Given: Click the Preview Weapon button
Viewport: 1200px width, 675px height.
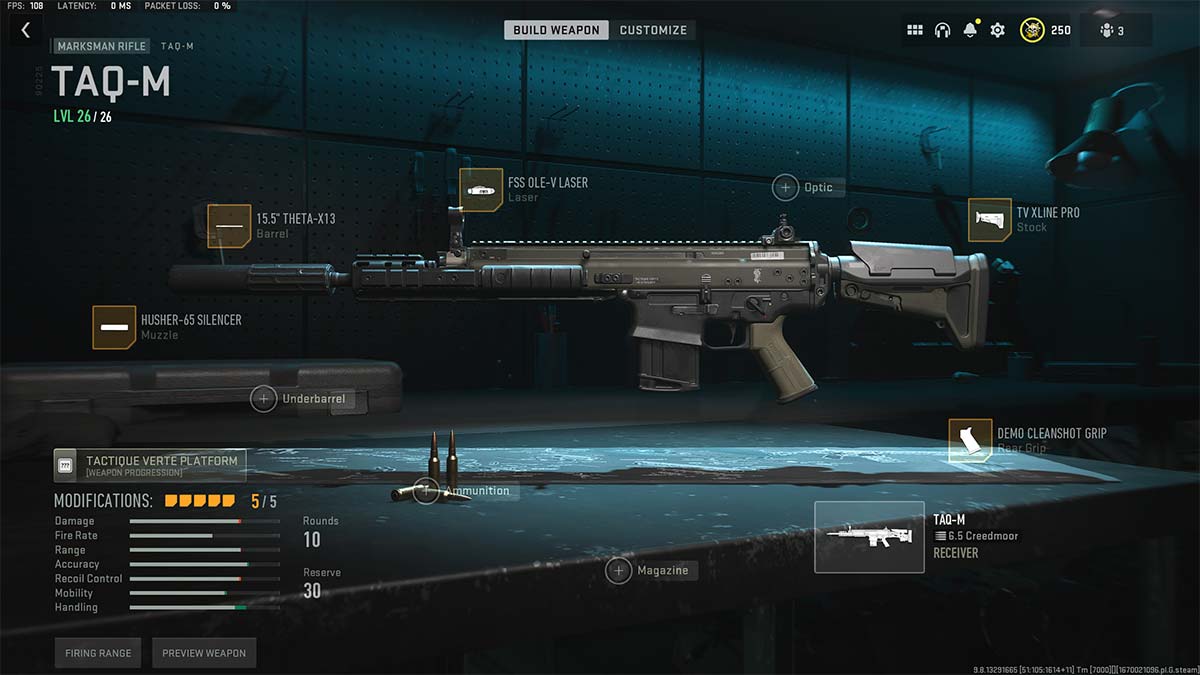Looking at the screenshot, I should point(204,653).
